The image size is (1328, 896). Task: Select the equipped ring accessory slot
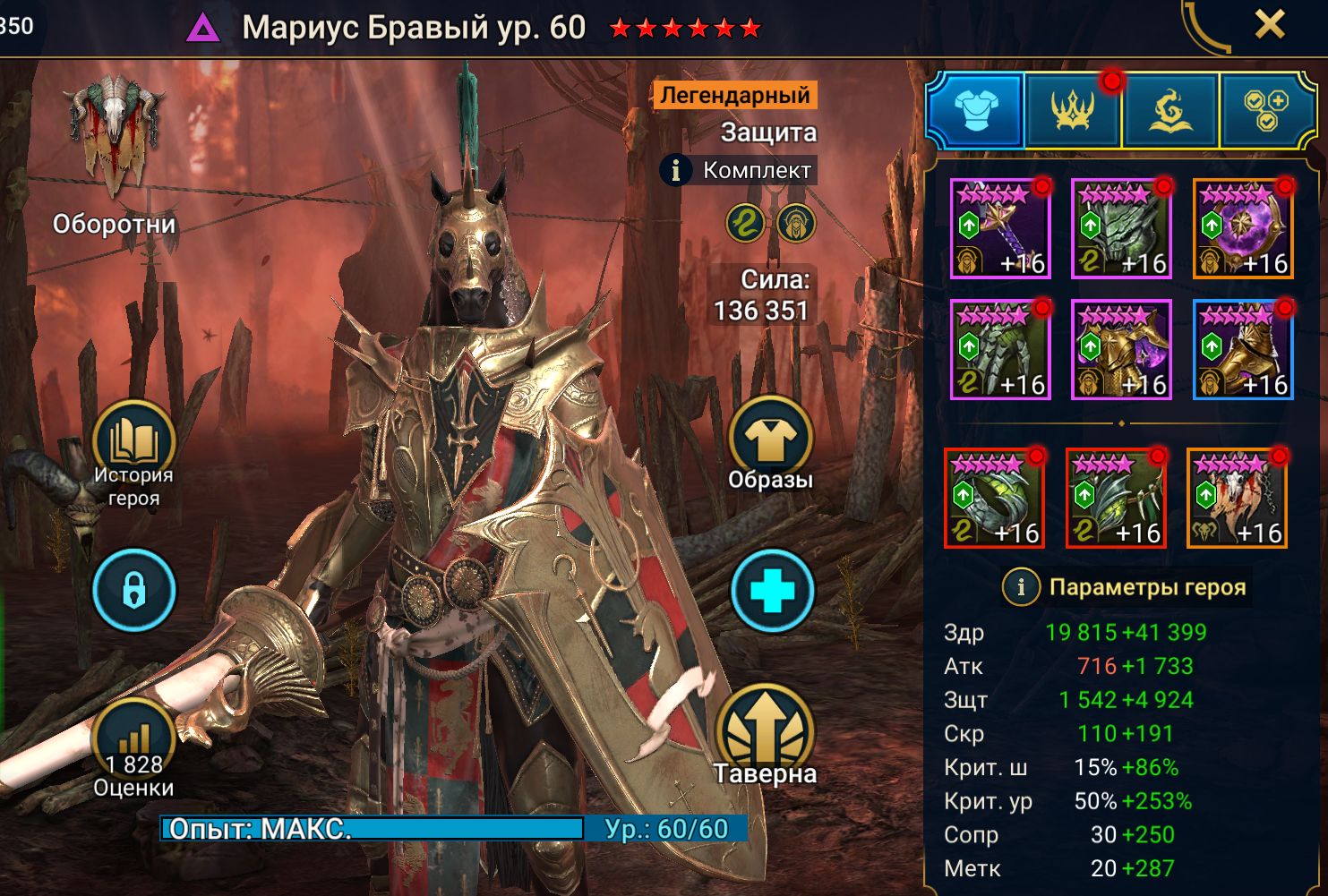[x=994, y=498]
